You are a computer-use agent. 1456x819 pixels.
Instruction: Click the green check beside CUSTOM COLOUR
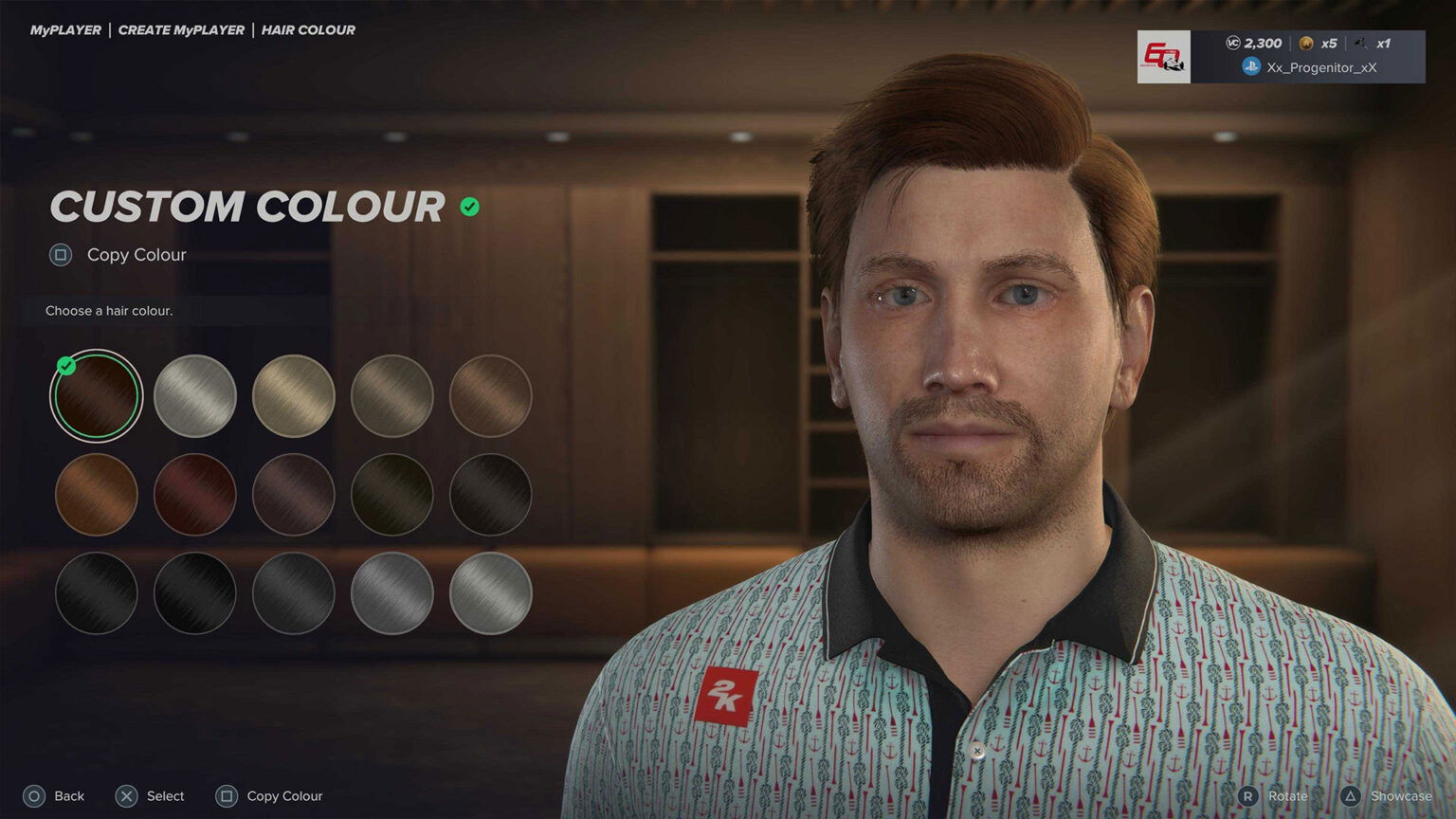tap(467, 207)
